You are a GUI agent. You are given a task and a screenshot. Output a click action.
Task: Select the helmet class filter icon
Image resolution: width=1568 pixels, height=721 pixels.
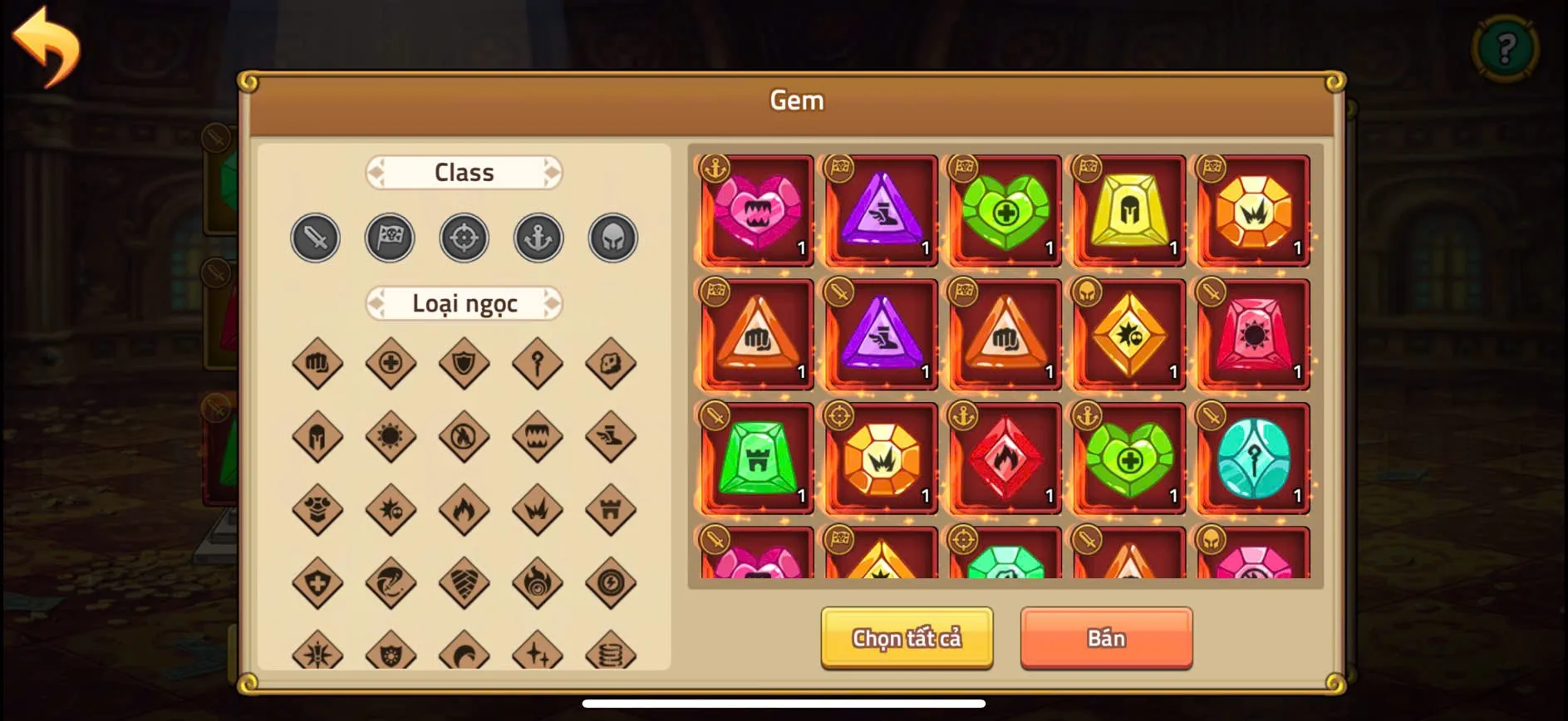(612, 237)
